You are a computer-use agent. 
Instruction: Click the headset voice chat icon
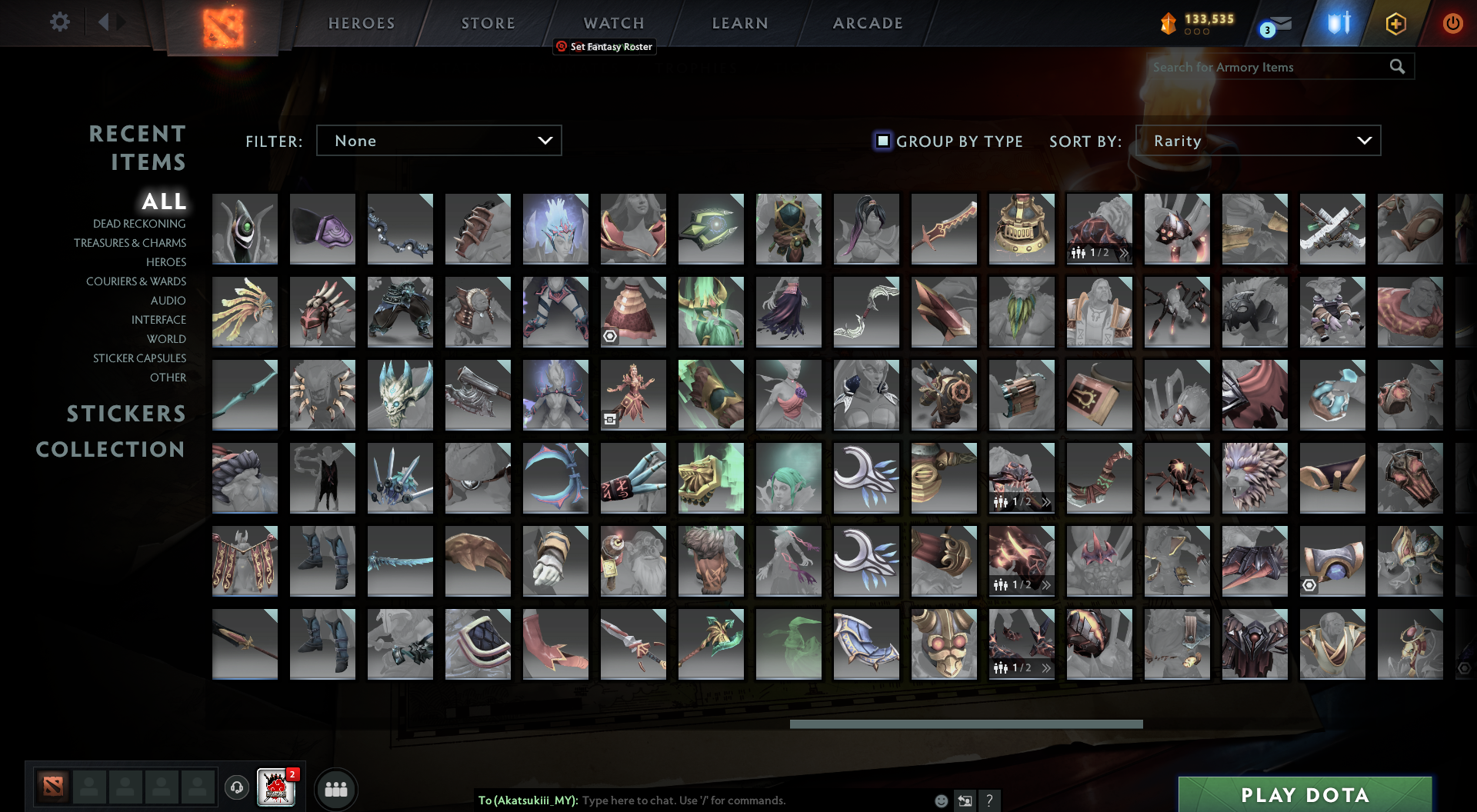tap(237, 787)
